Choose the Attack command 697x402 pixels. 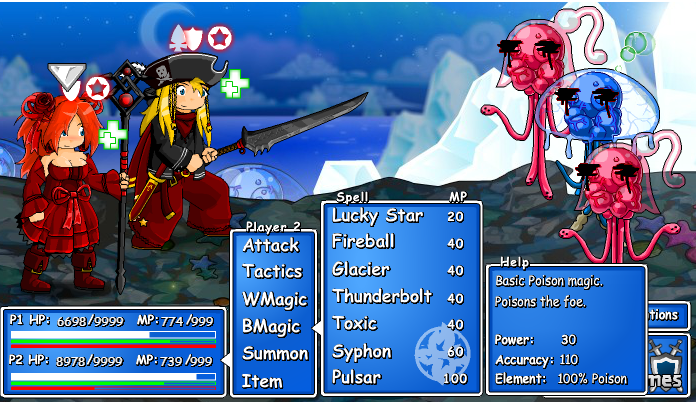point(271,245)
